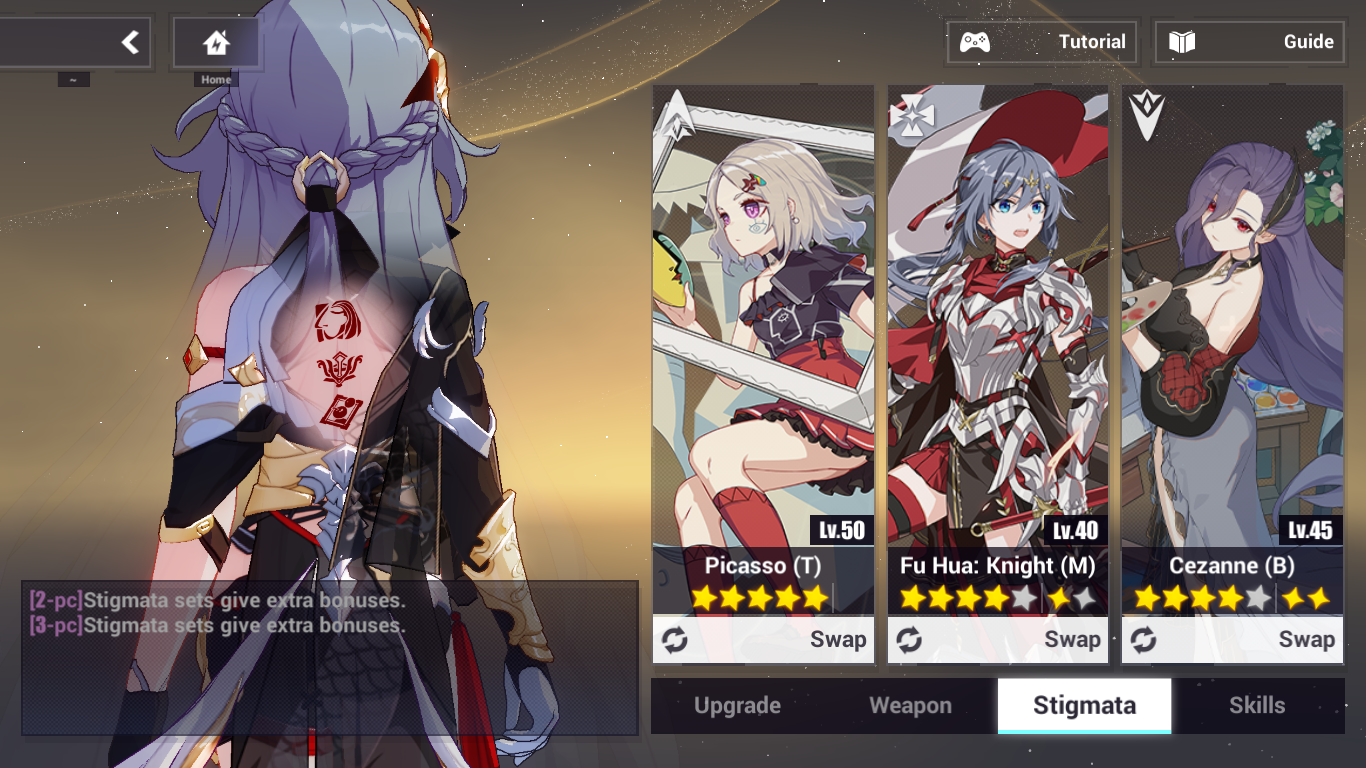Click the Home icon at the top
Viewport: 1366px width, 768px height.
(x=217, y=40)
